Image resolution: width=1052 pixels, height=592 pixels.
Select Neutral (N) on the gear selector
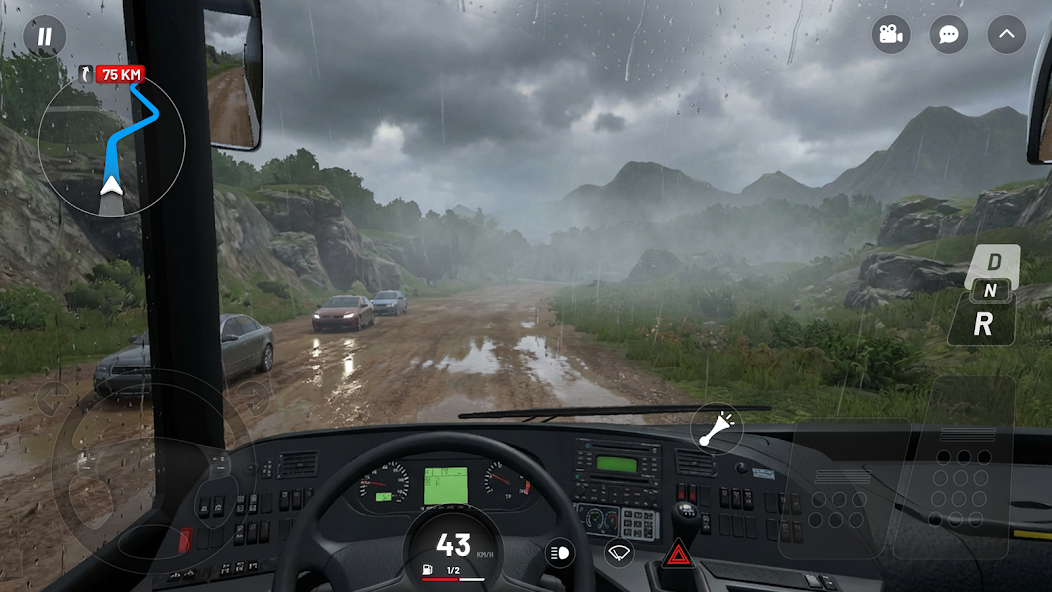tap(987, 290)
